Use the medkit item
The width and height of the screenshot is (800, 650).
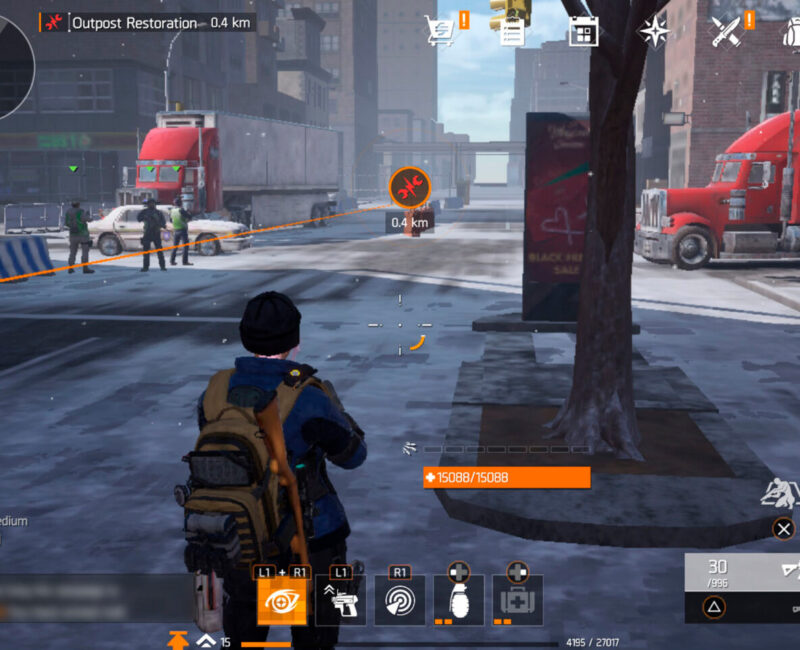click(517, 600)
